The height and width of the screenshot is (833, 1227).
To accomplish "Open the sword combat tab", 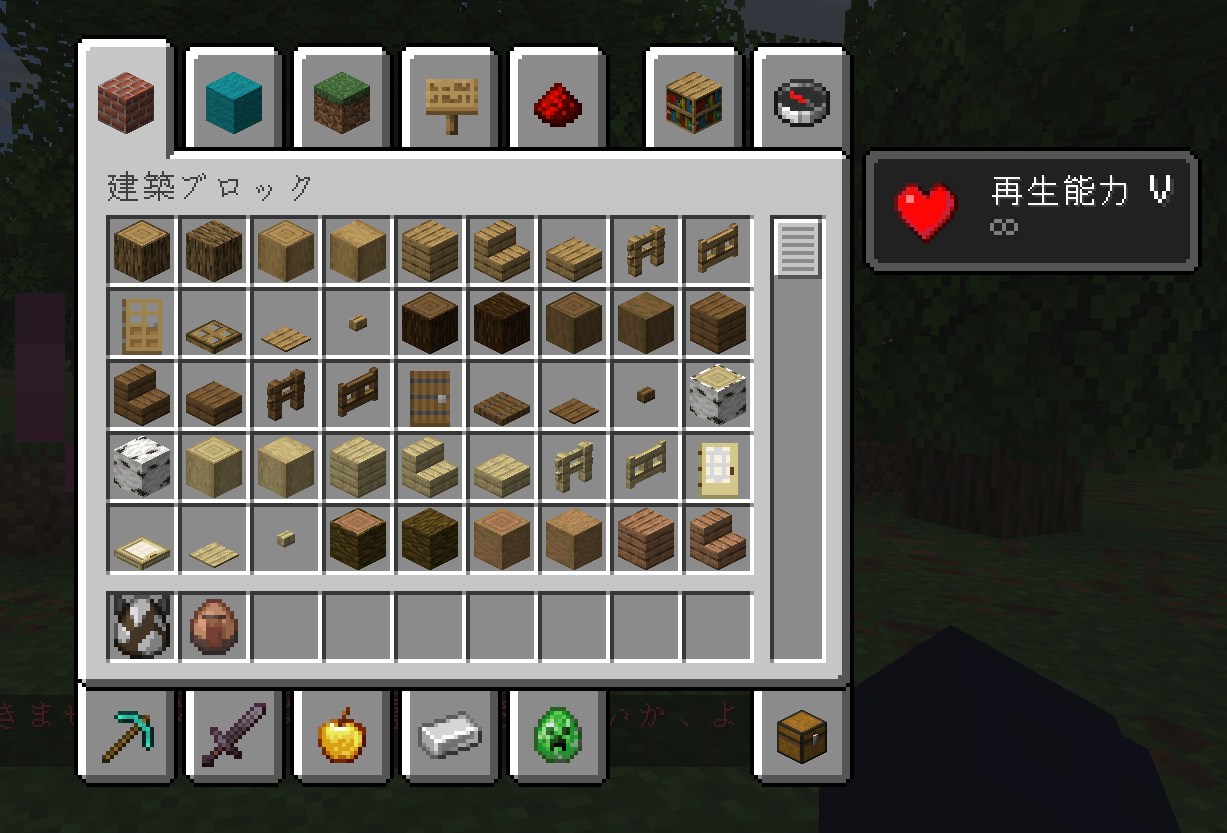I will click(234, 735).
